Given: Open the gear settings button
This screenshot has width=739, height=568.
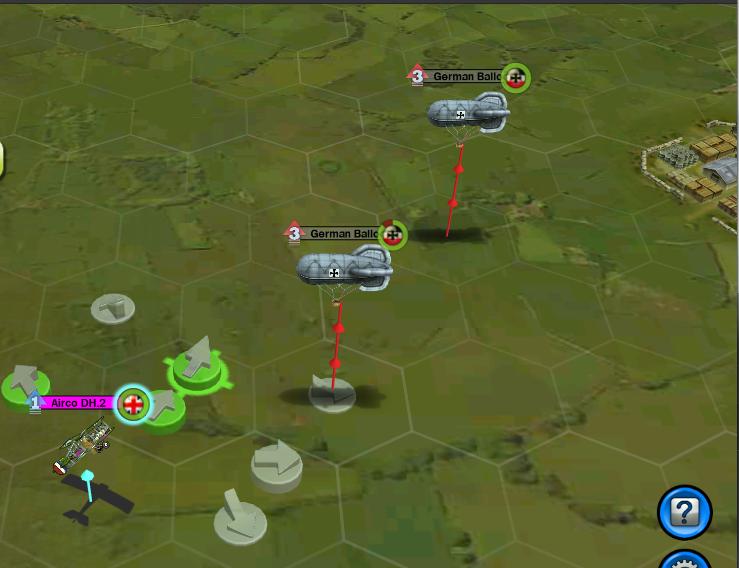Looking at the screenshot, I should tap(686, 561).
